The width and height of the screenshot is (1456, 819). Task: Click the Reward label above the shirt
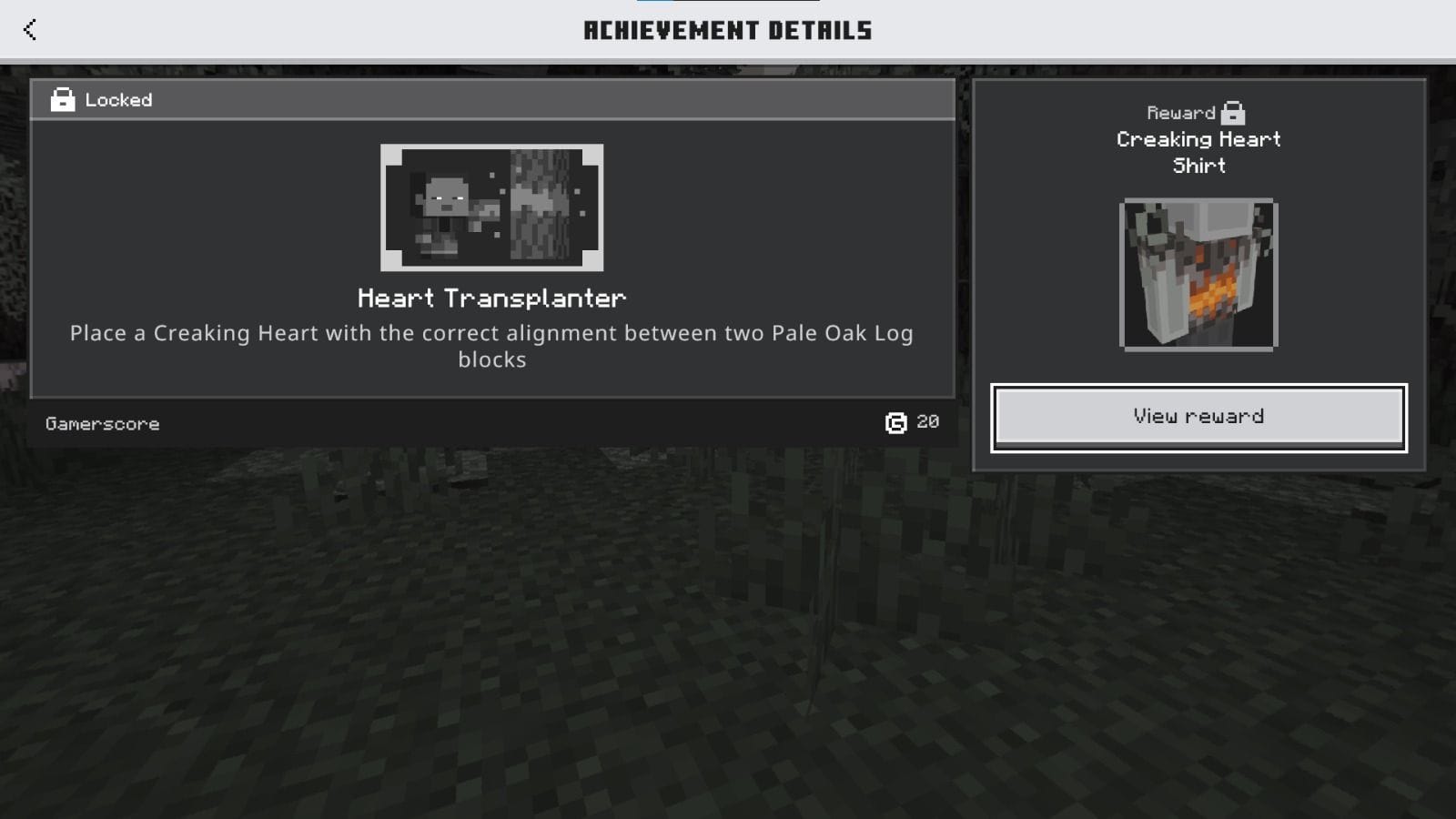tap(1178, 112)
